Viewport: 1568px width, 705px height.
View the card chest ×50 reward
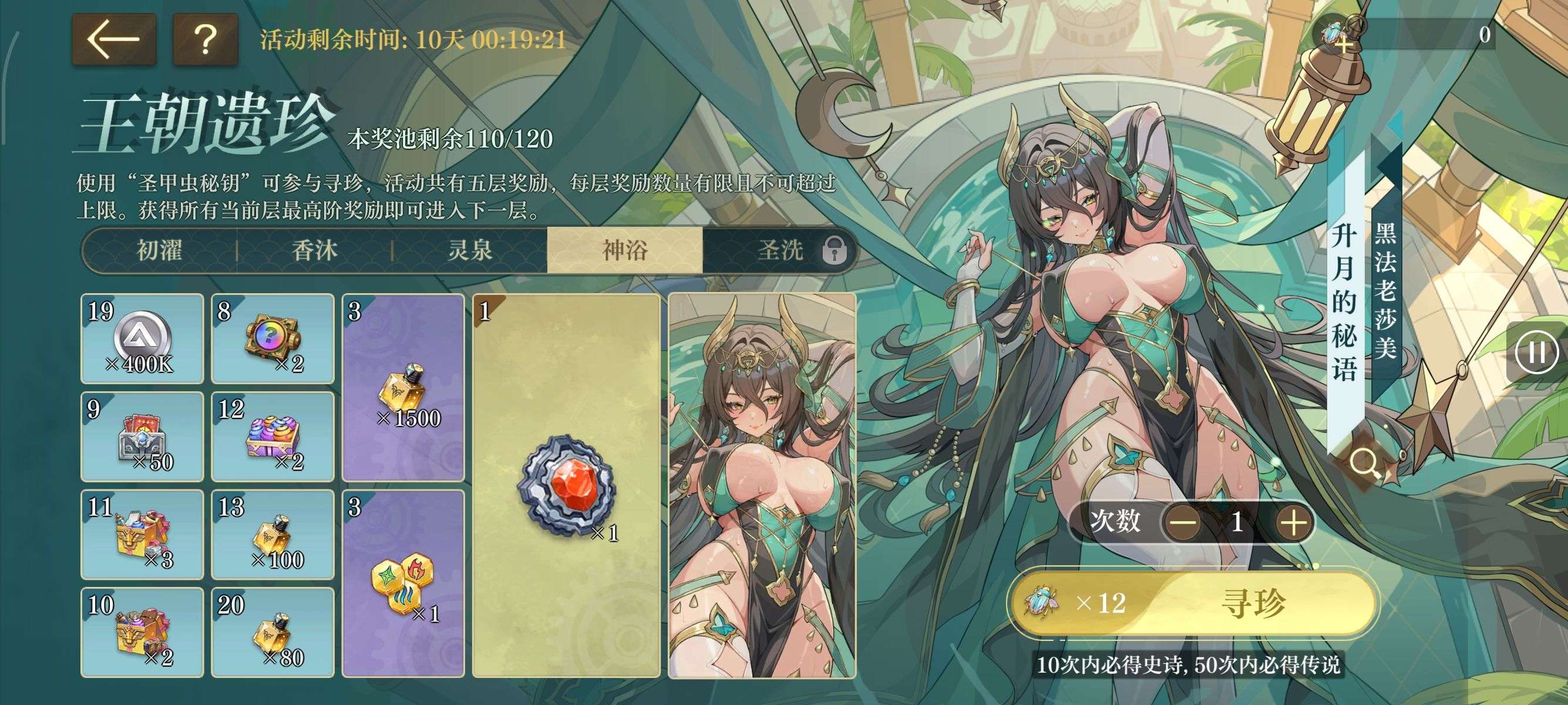(x=142, y=437)
